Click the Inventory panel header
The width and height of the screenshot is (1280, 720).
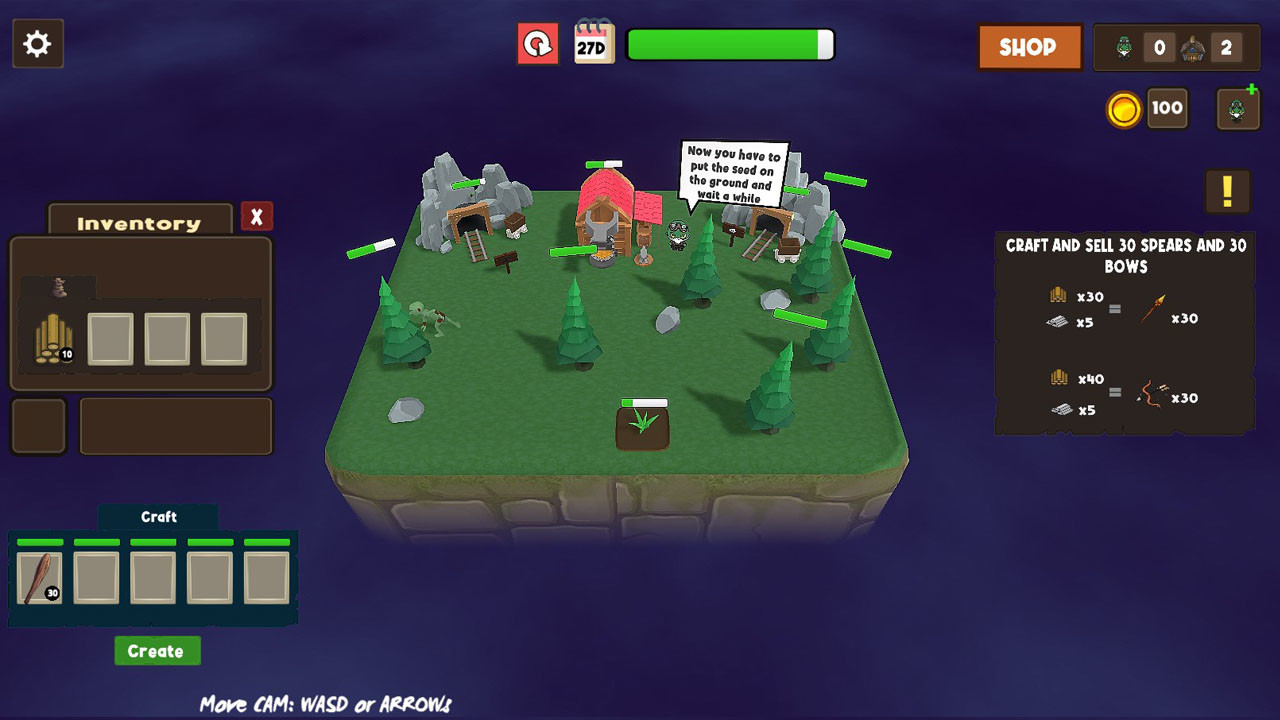click(137, 222)
